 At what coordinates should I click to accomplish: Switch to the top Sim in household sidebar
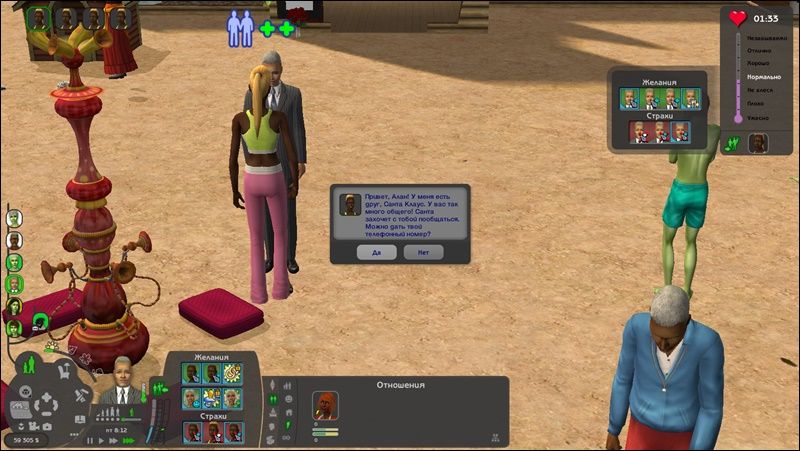[x=14, y=218]
